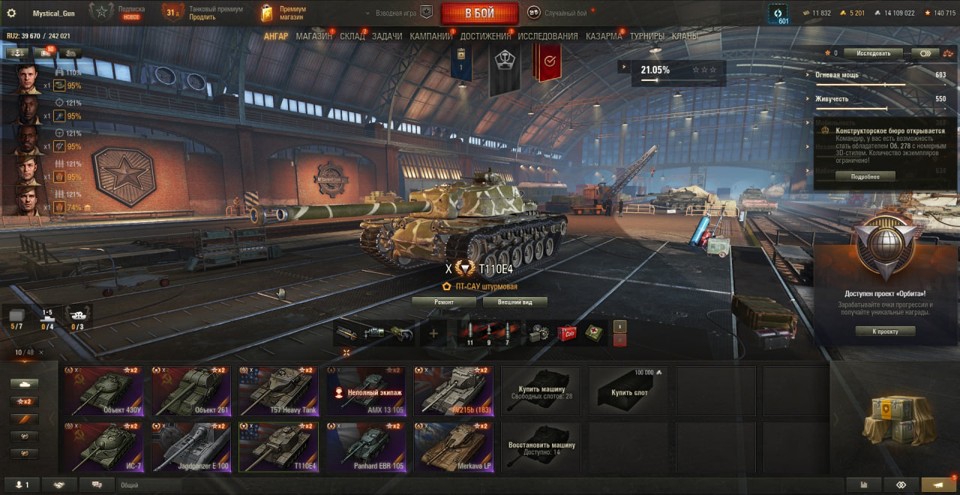The image size is (960, 495).
Task: Go to the ИССЛЕДОВАНИЯ tab
Action: pyautogui.click(x=547, y=36)
